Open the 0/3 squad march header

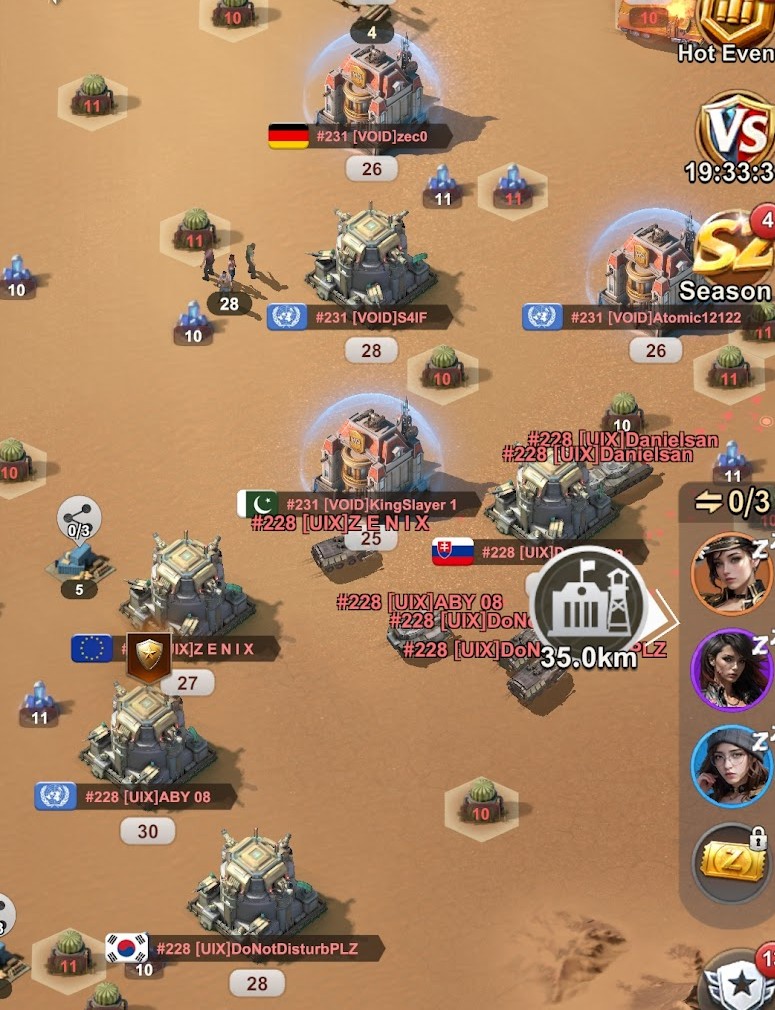pos(733,502)
